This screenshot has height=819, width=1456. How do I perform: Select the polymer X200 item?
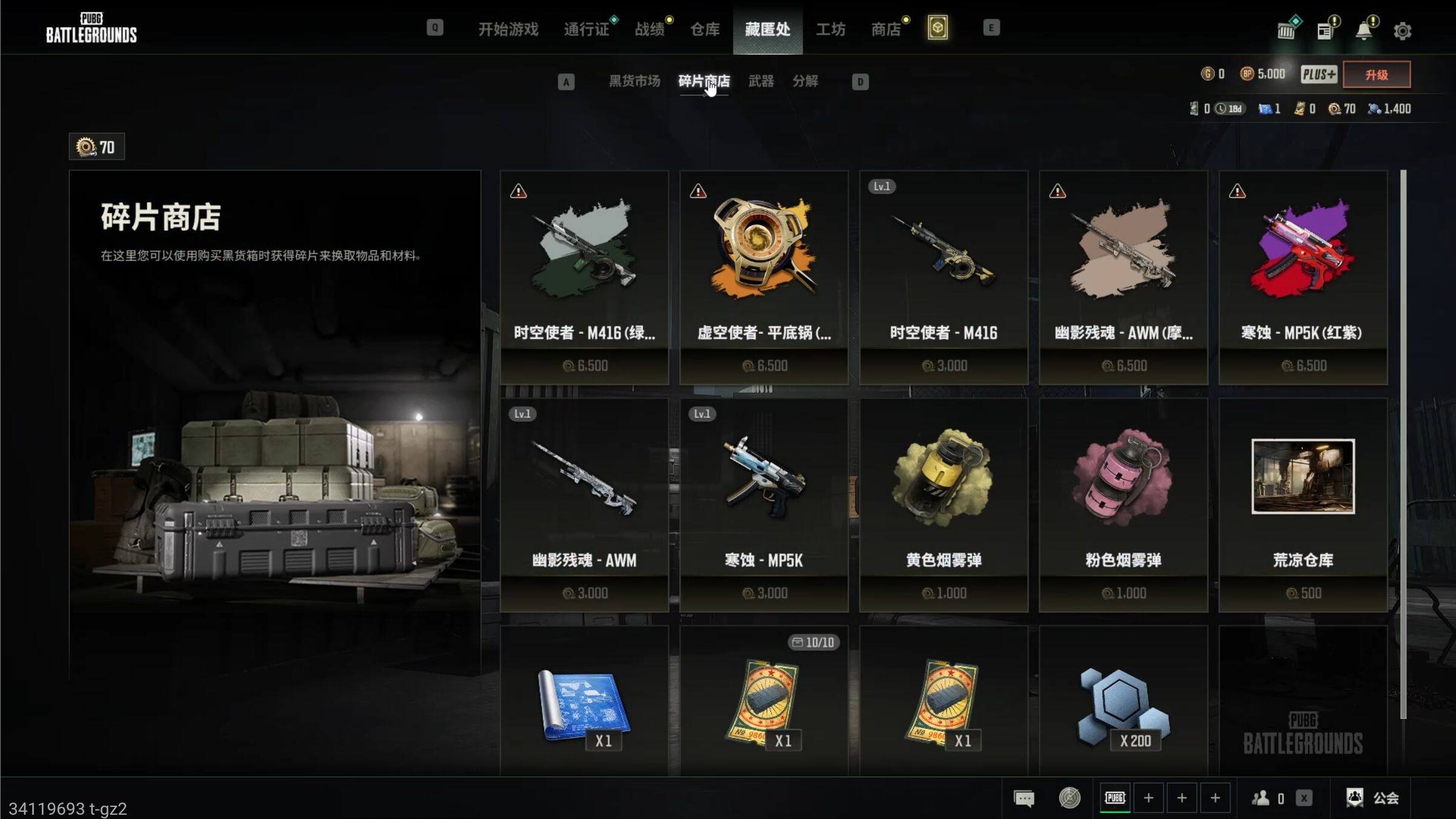1123,704
